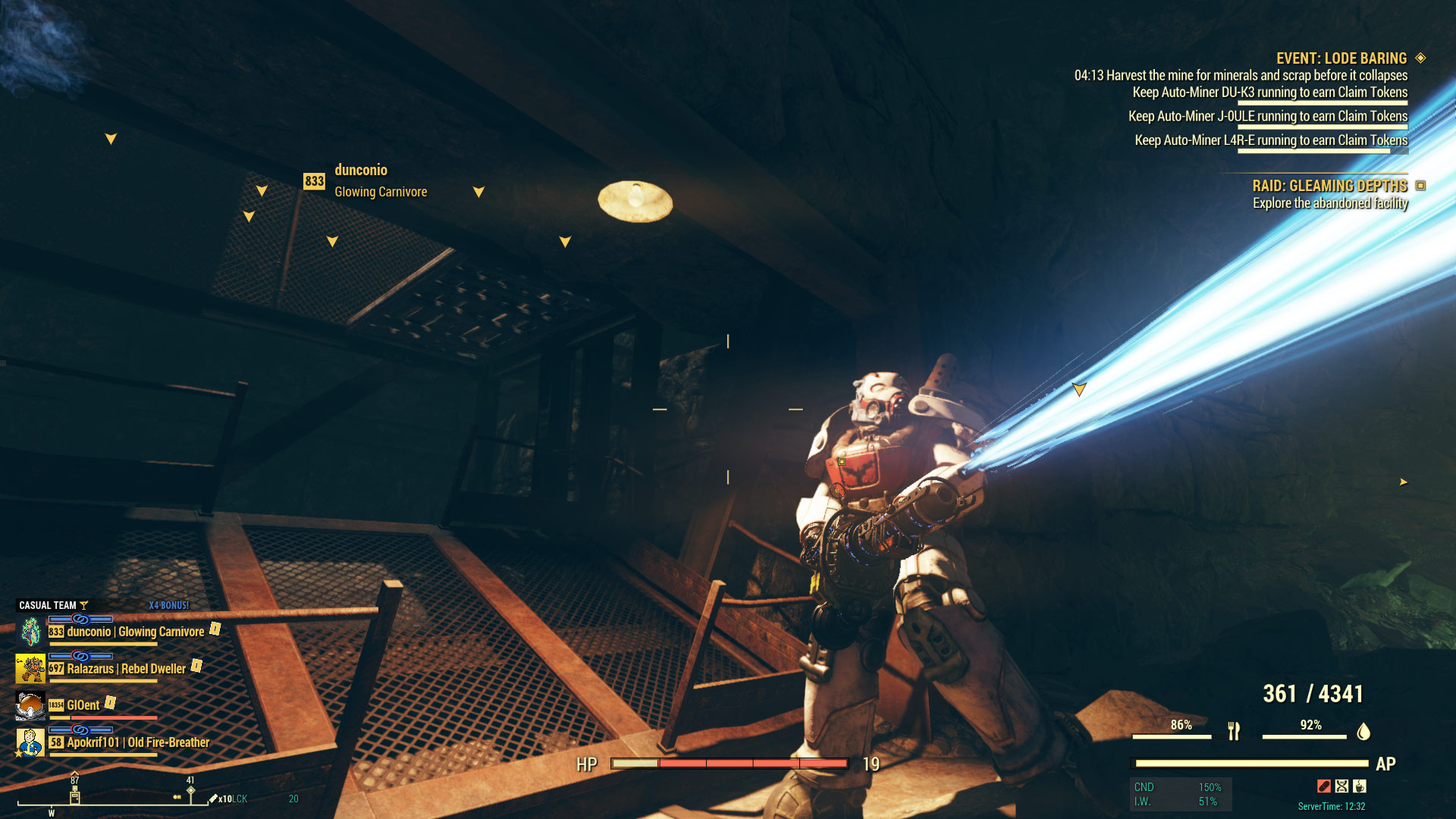Image resolution: width=1456 pixels, height=819 pixels.
Task: Select teammate Ralazarus in the team list
Action: tap(126, 669)
